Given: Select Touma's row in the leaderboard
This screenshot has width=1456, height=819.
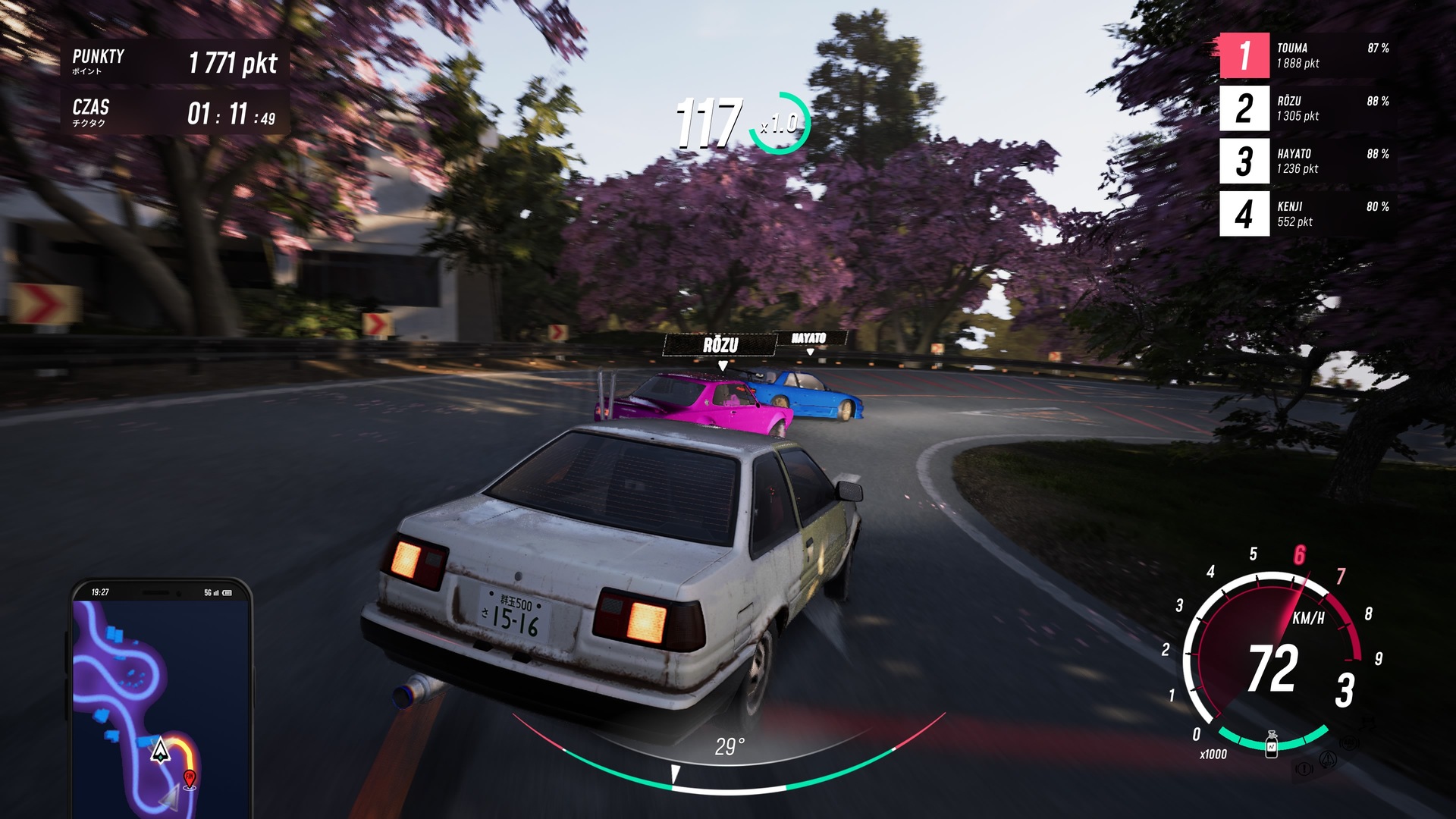Looking at the screenshot, I should pos(1307,55).
